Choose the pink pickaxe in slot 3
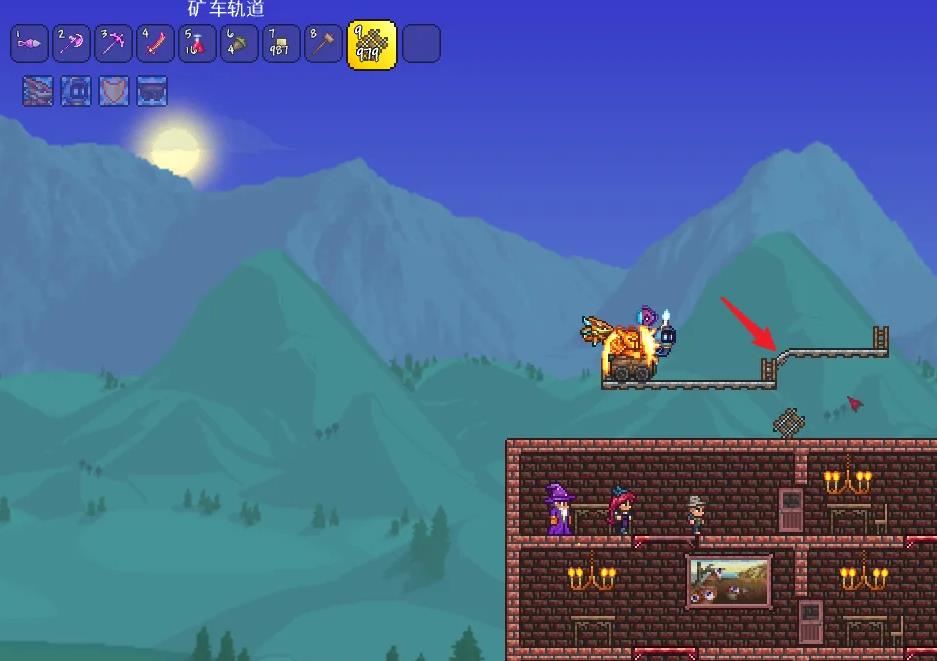This screenshot has width=937, height=661. click(113, 44)
